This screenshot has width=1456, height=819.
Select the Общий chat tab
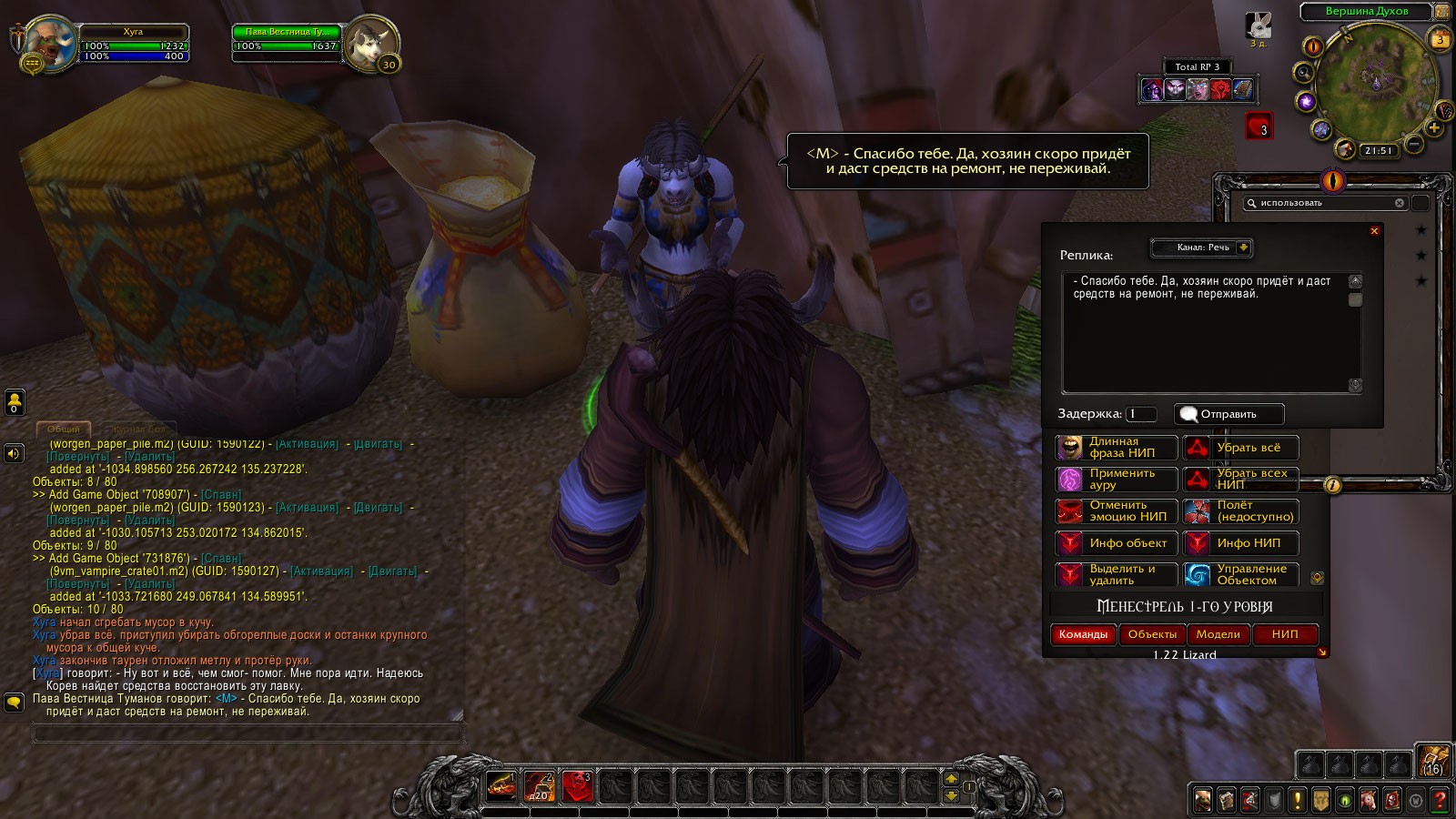tap(64, 429)
